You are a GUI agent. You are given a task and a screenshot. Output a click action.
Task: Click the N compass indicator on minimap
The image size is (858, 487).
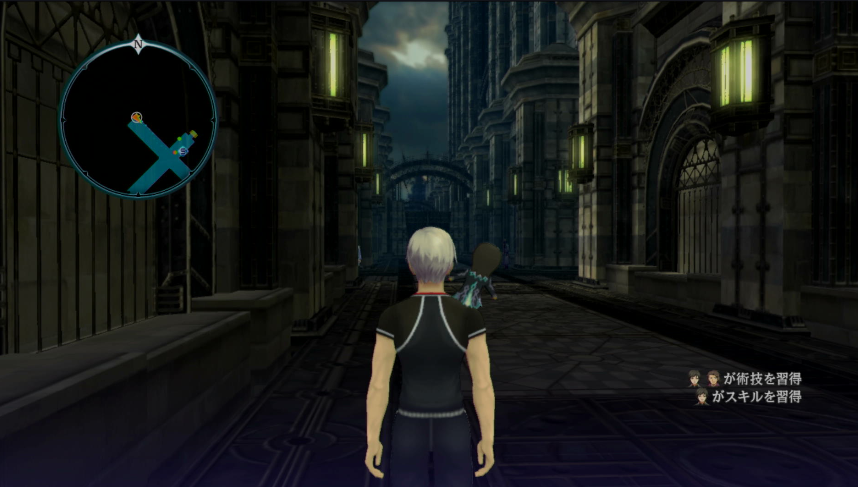pyautogui.click(x=138, y=45)
